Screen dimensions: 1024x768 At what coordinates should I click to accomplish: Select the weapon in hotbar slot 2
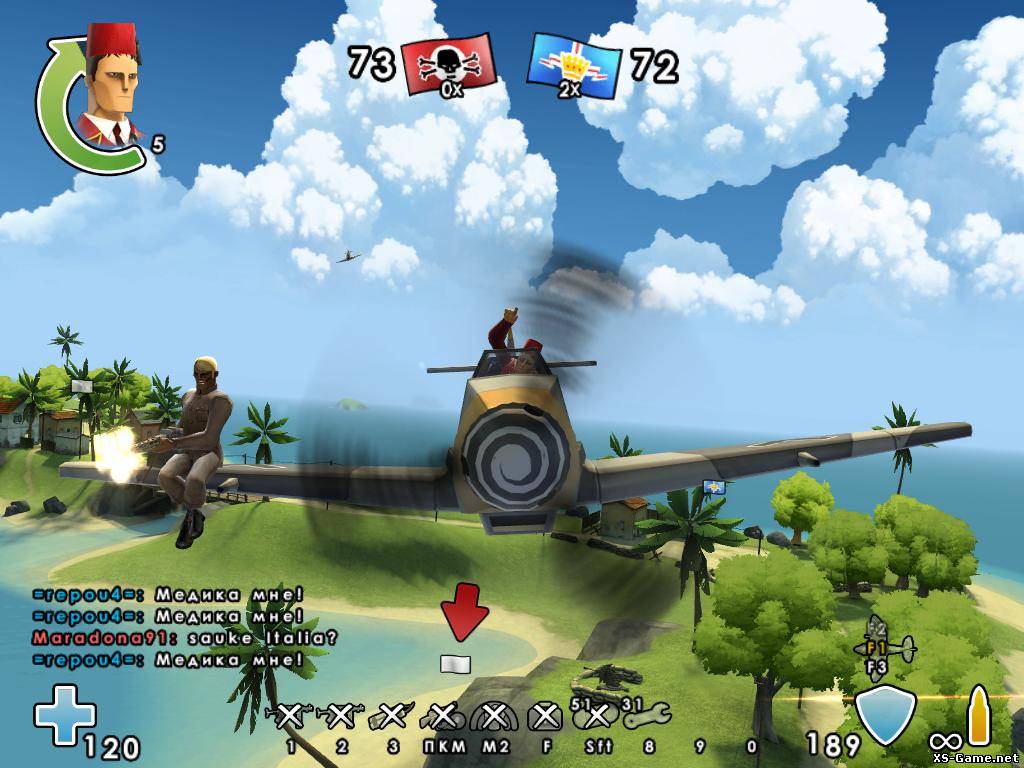(x=341, y=716)
